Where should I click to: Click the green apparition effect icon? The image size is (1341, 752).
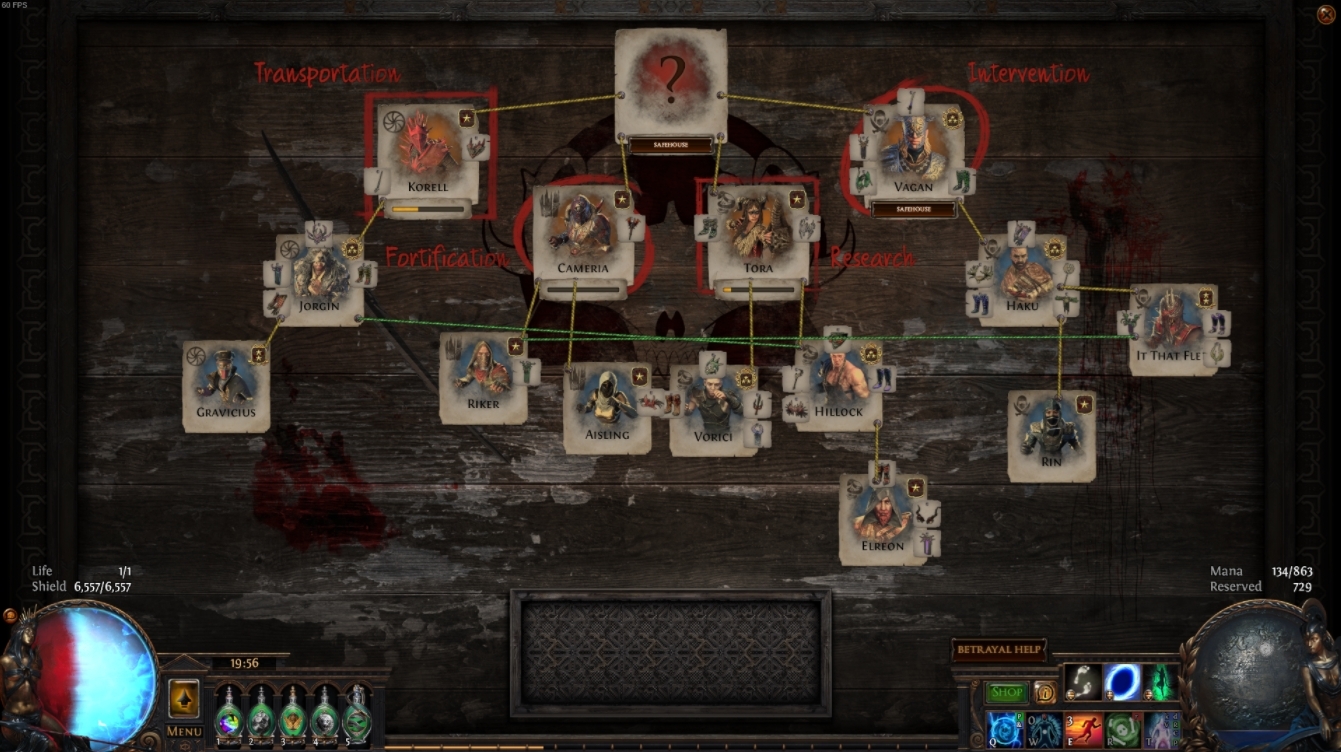1158,680
